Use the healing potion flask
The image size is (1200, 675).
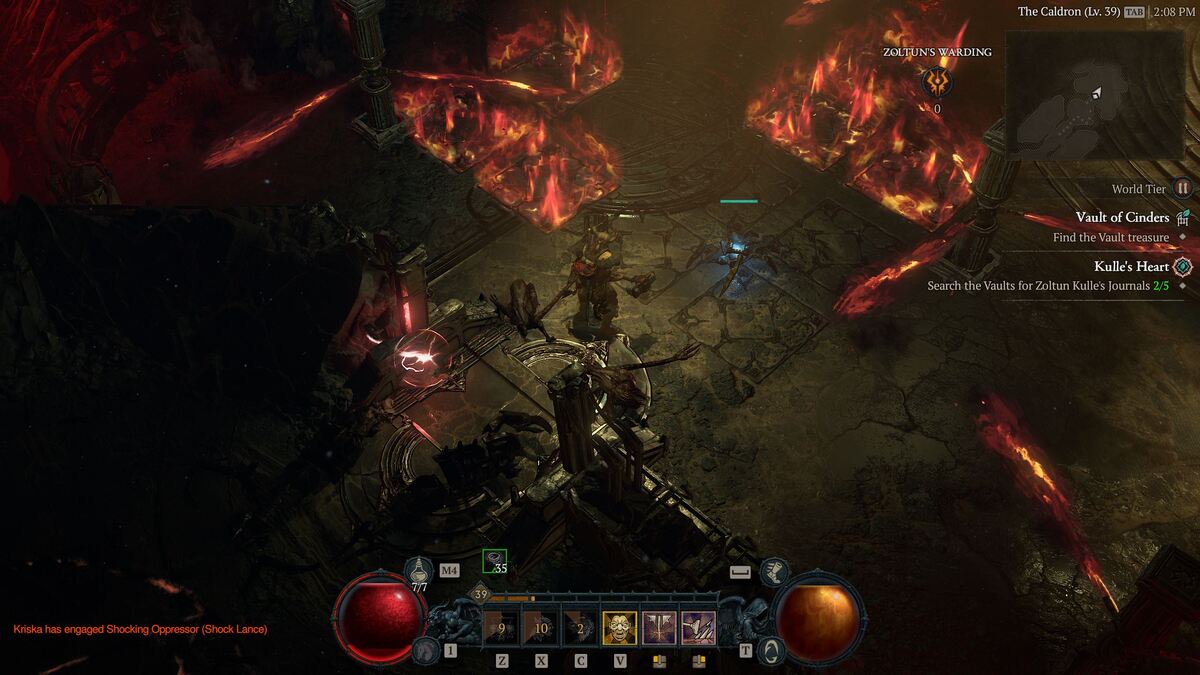[418, 572]
